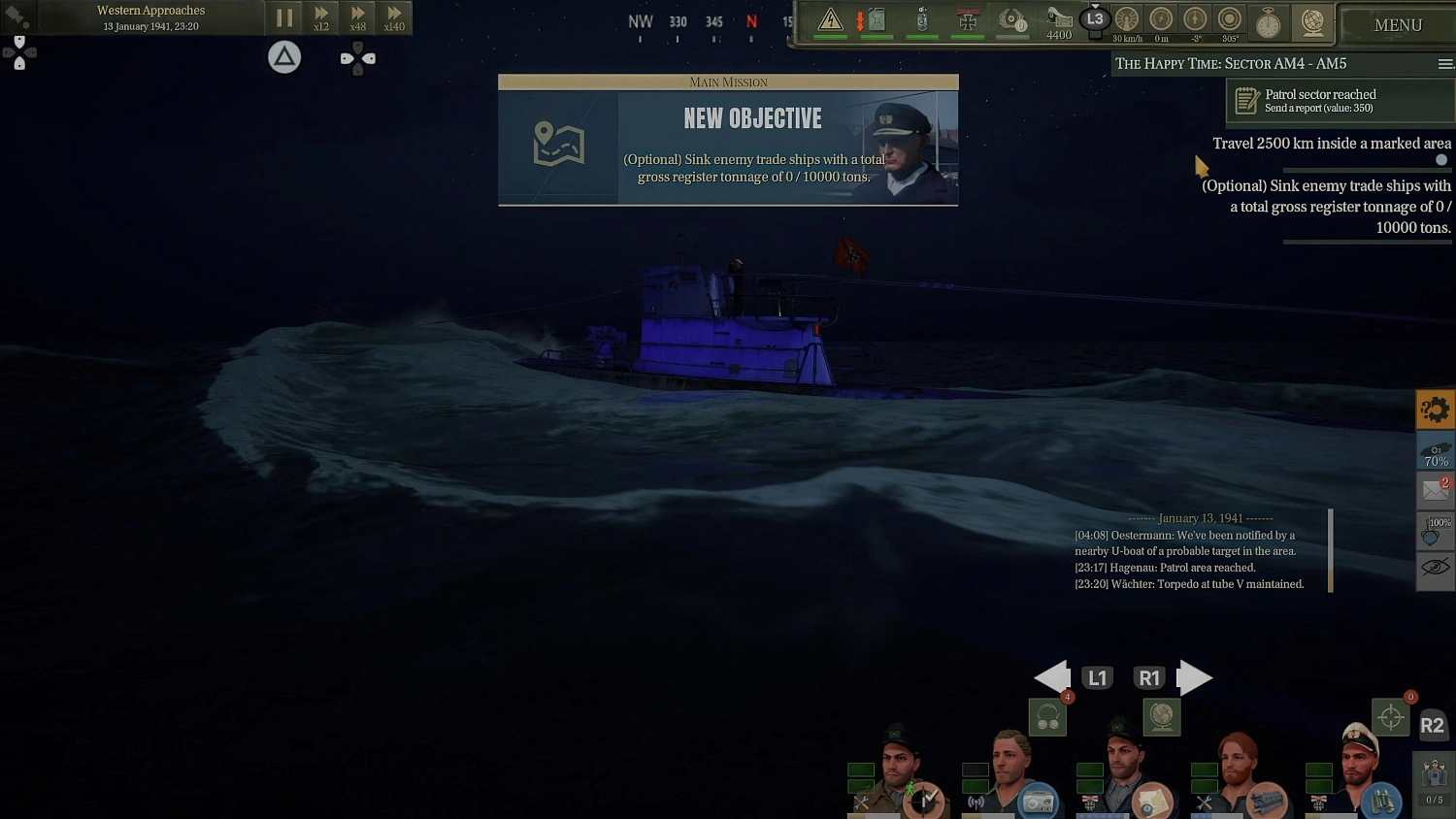
Task: Cycle crew panel left with the arrow
Action: [x=1053, y=677]
